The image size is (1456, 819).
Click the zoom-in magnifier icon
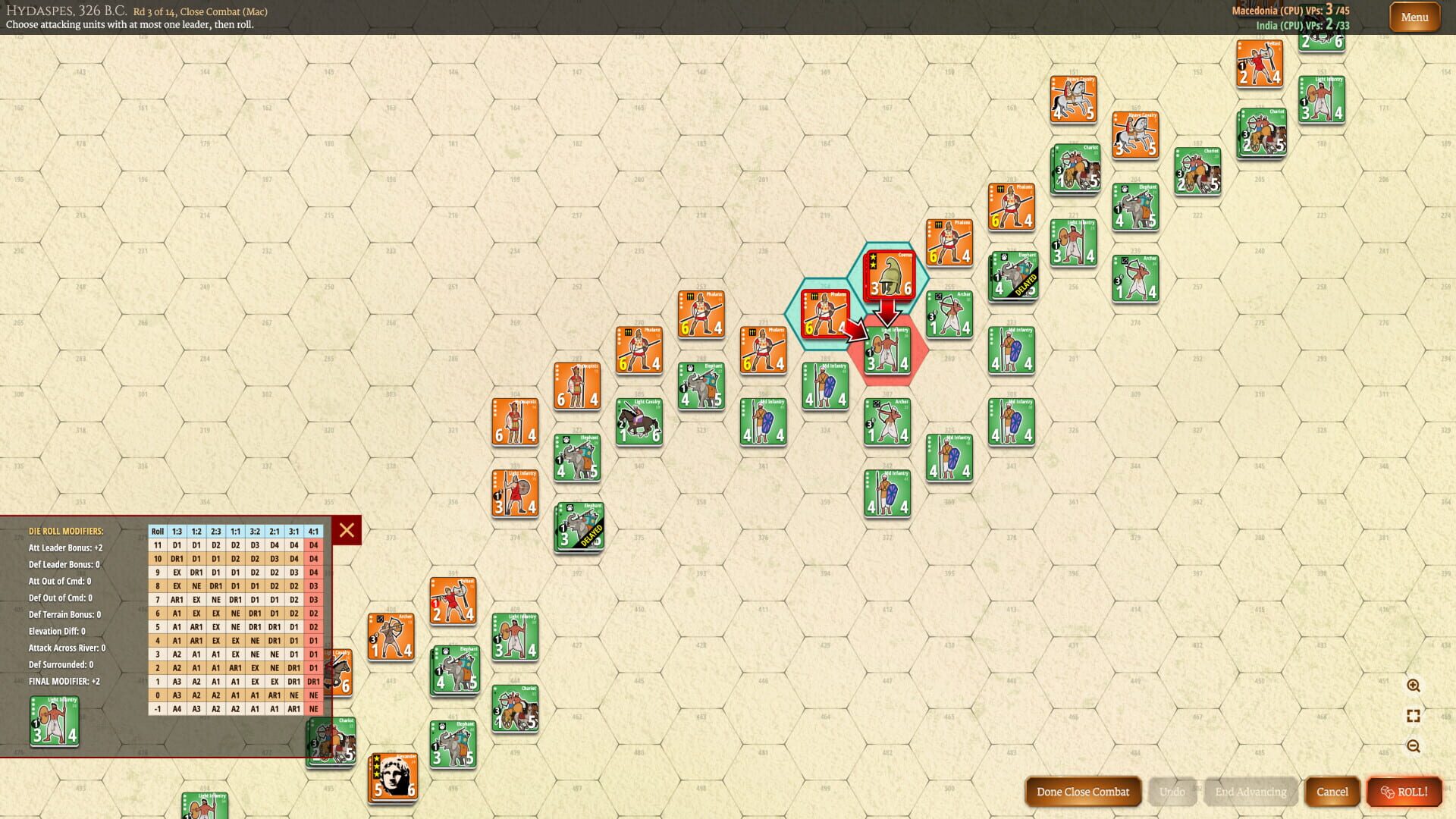pyautogui.click(x=1414, y=686)
